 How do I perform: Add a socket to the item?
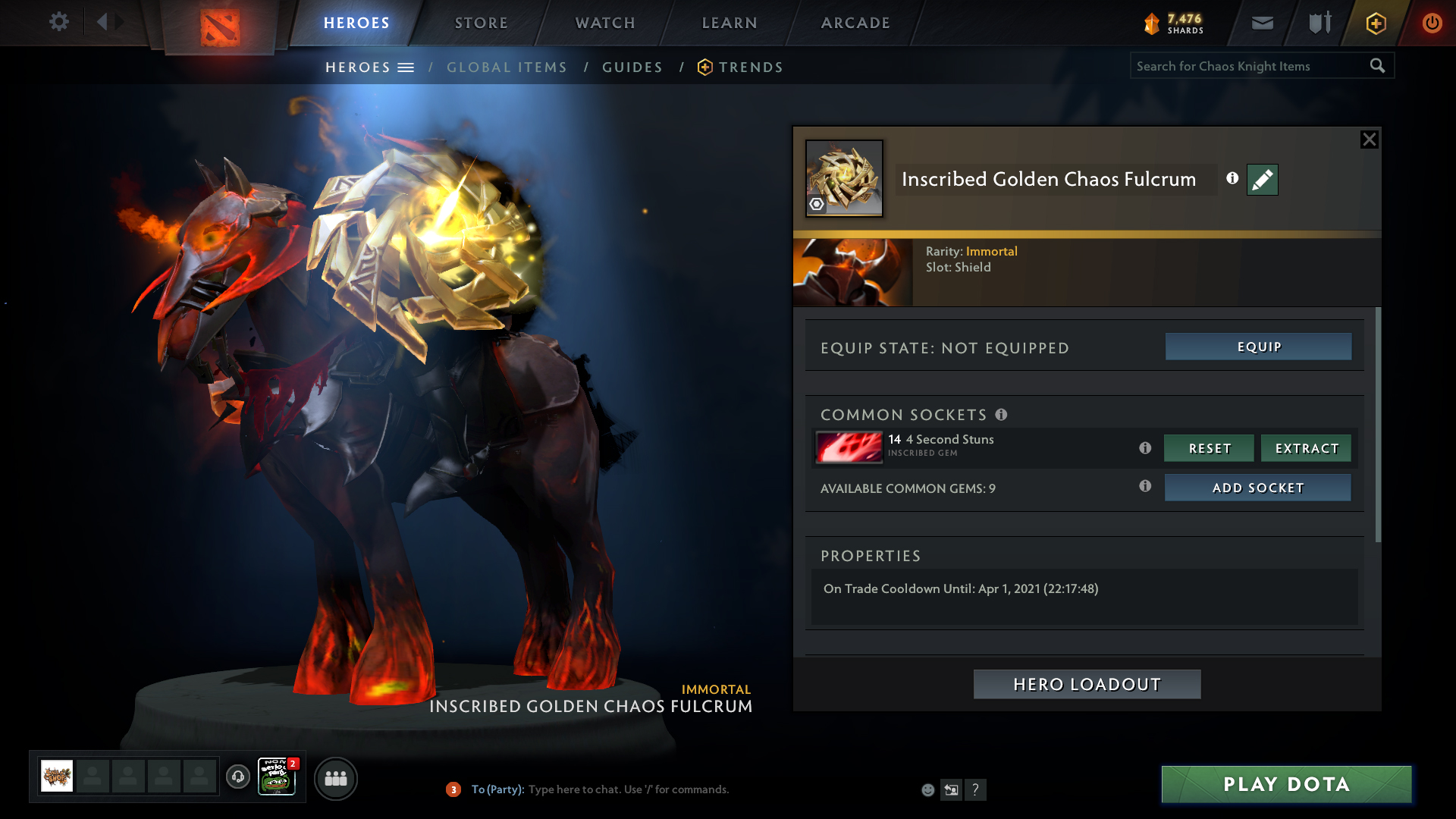coord(1257,488)
